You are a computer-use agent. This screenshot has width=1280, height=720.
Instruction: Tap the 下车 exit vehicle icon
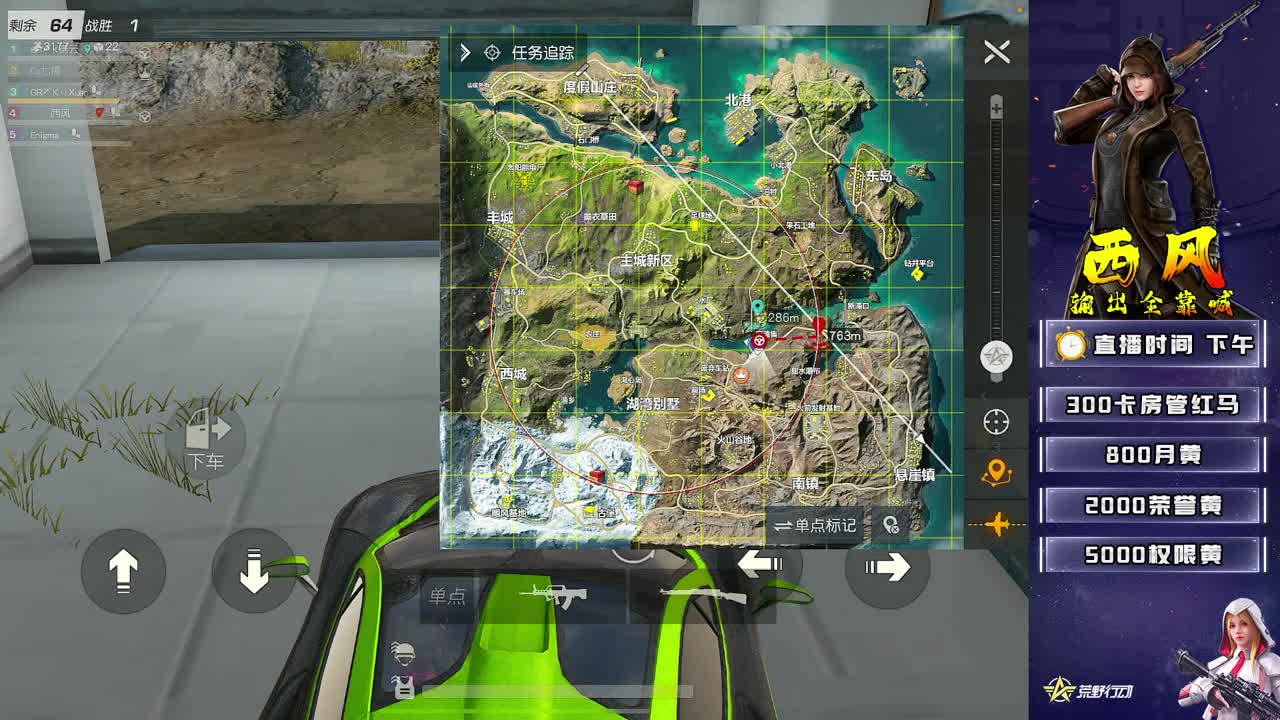[x=207, y=437]
